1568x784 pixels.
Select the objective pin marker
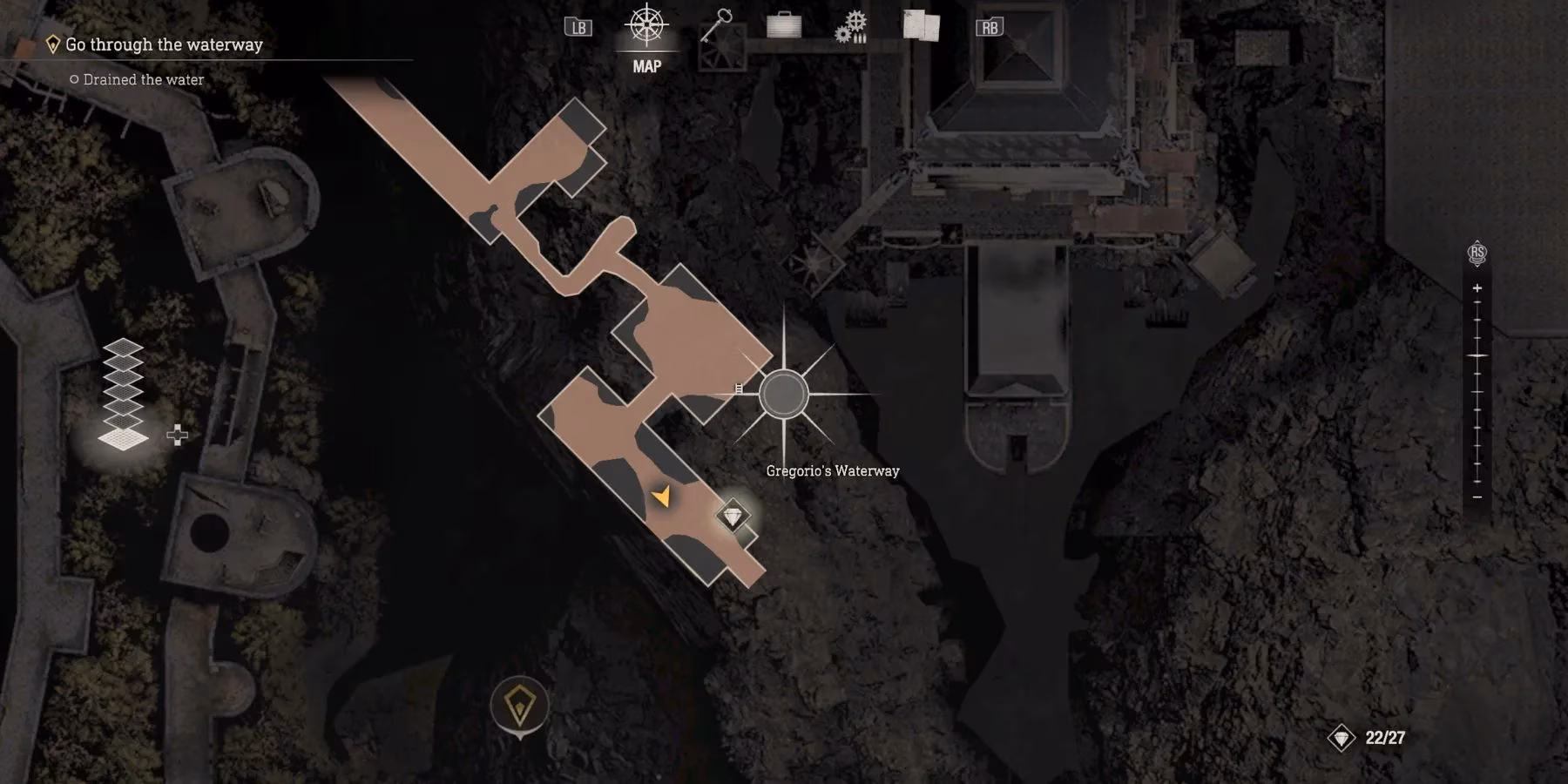tap(519, 706)
